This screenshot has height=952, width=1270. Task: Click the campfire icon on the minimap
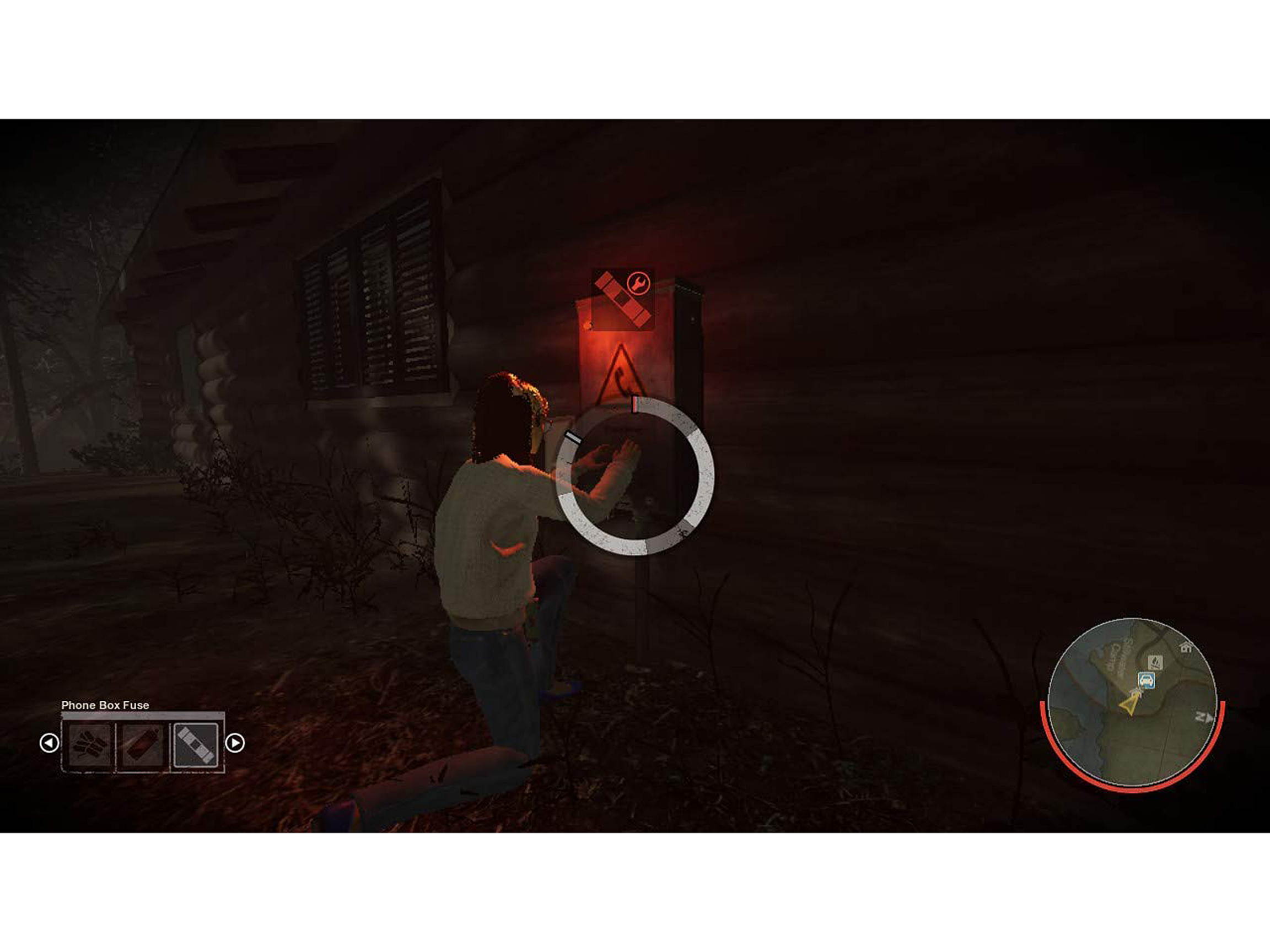pyautogui.click(x=1155, y=663)
